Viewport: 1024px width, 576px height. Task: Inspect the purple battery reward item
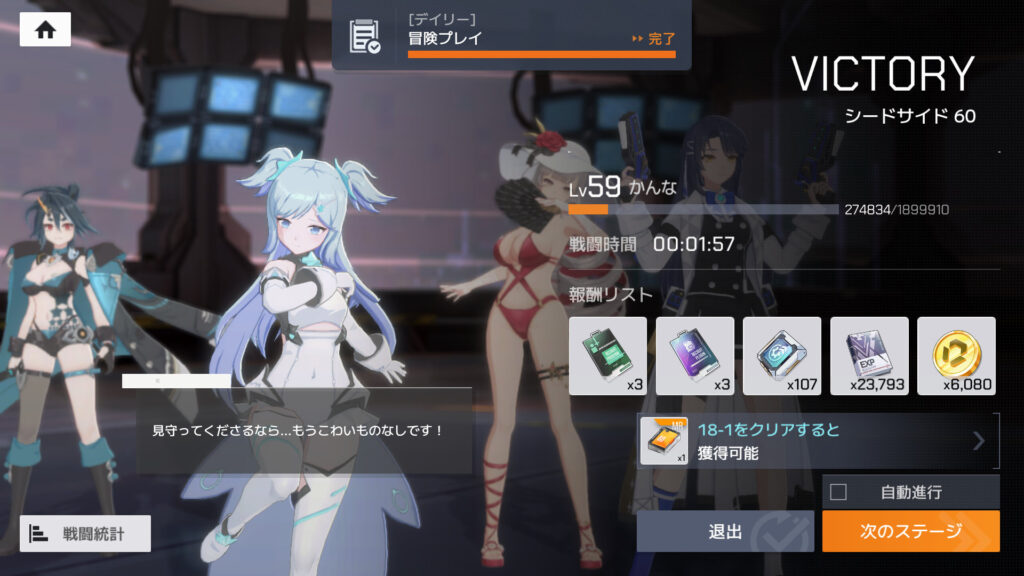coord(694,355)
